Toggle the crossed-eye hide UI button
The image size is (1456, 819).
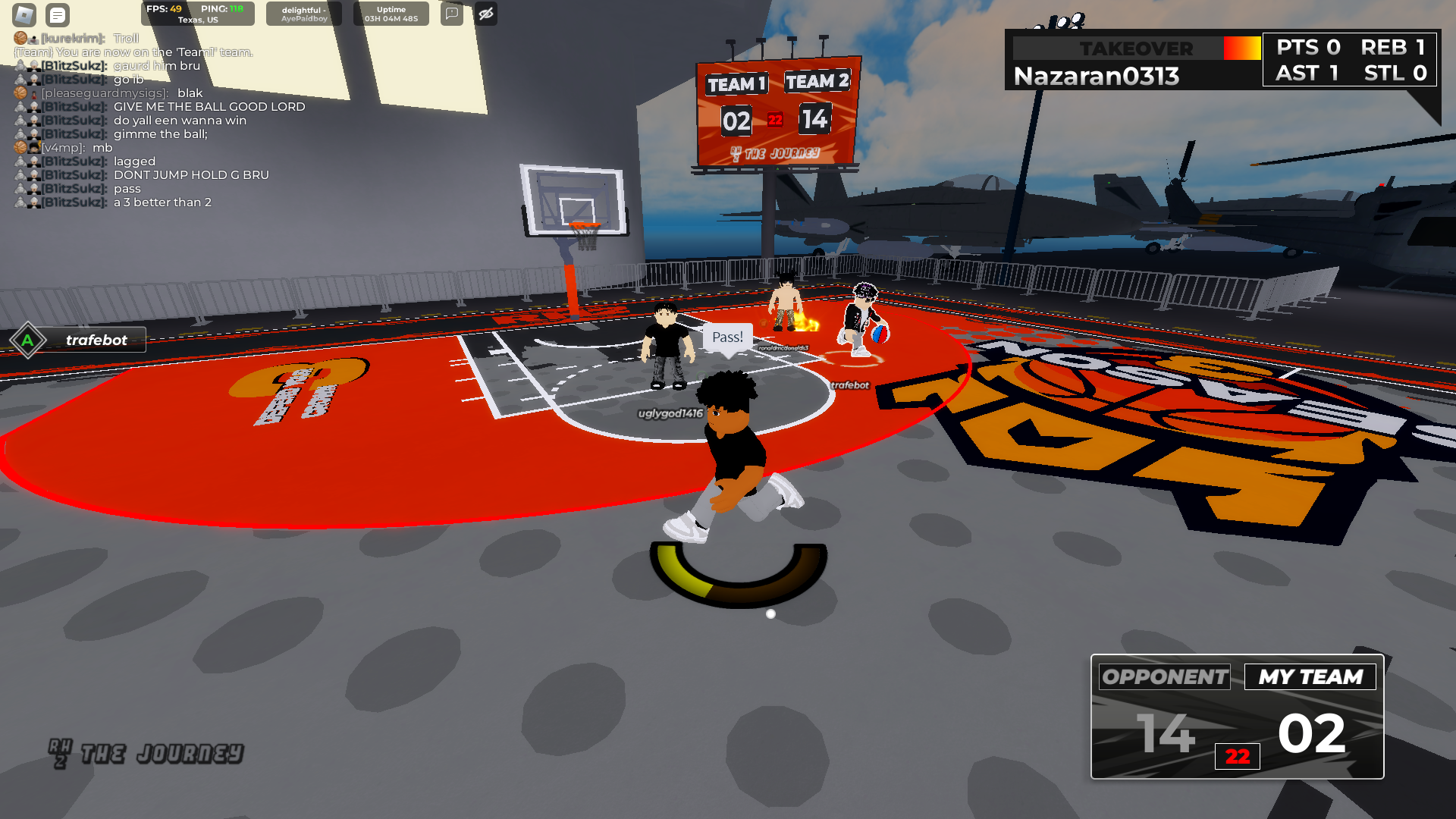(x=486, y=14)
